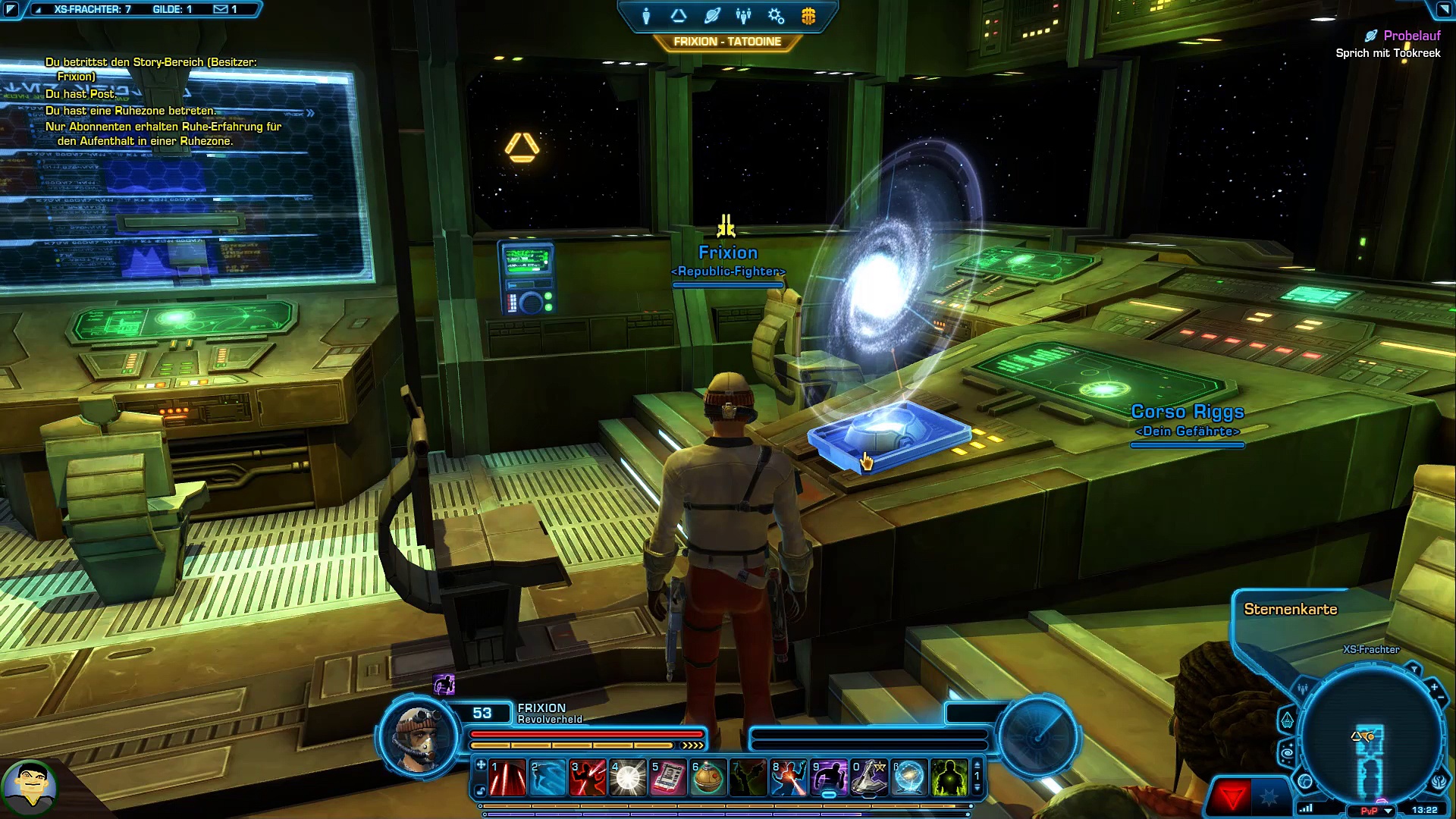Click the minimap display
Viewport: 1456px width, 819px height.
1371,737
